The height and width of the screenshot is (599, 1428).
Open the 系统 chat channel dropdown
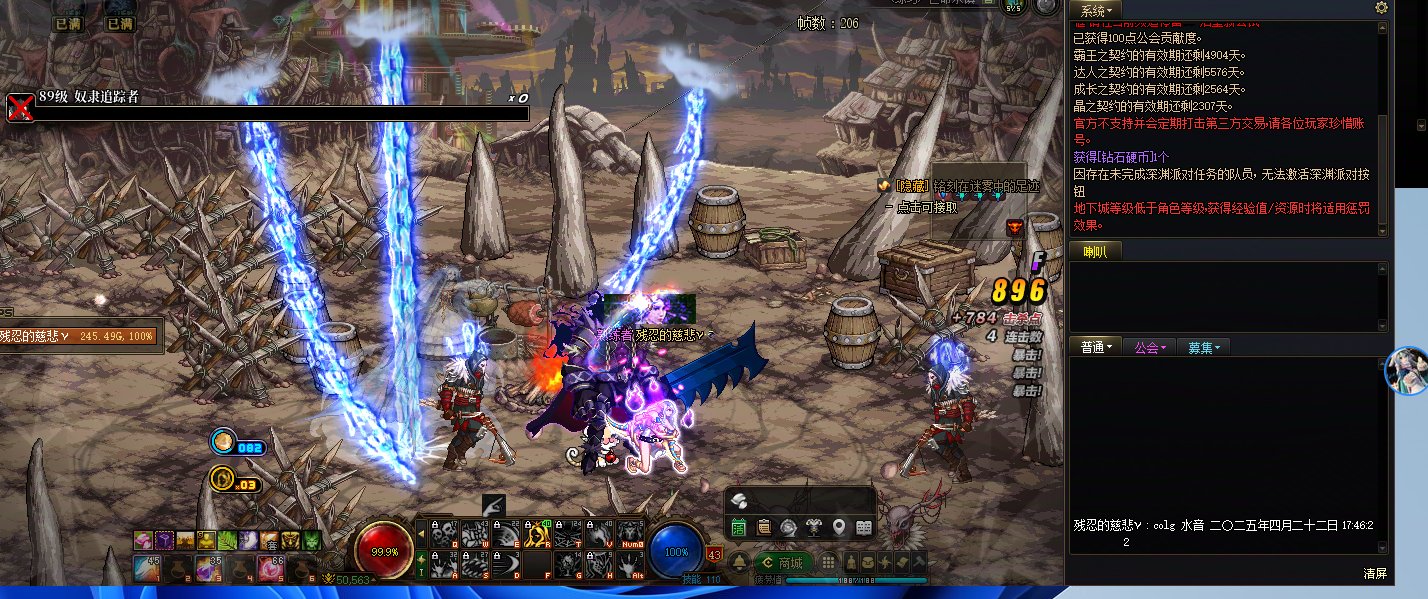[x=1093, y=10]
